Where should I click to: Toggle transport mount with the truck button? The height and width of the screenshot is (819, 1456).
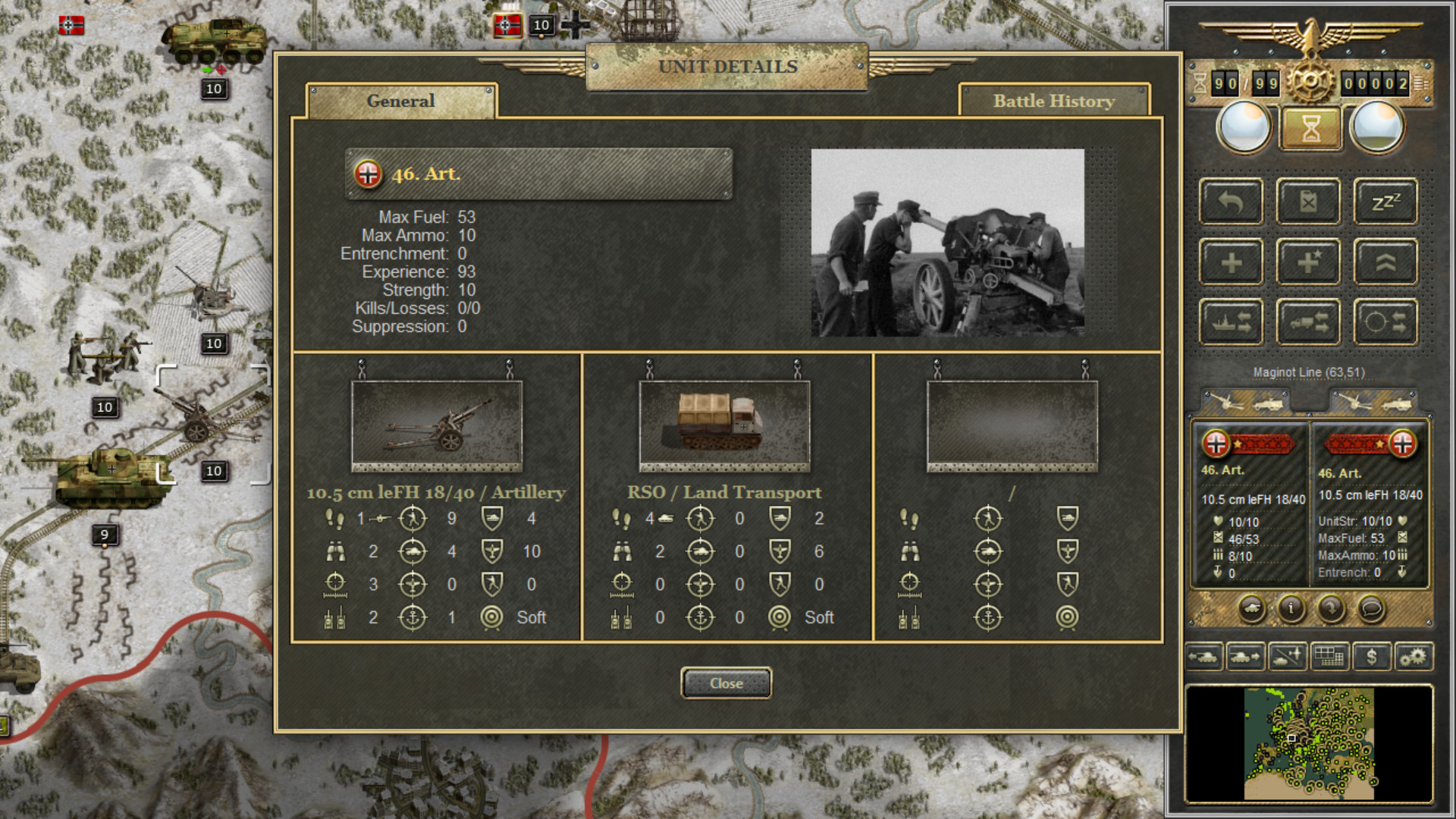(x=1308, y=322)
